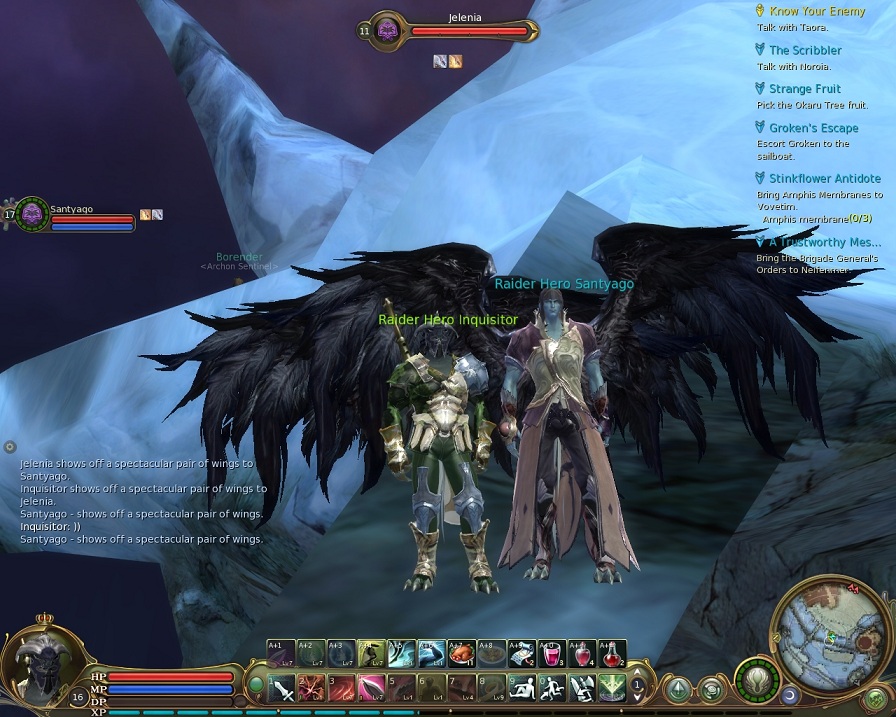896x717 pixels.
Task: Click the minimap
Action: 830,630
